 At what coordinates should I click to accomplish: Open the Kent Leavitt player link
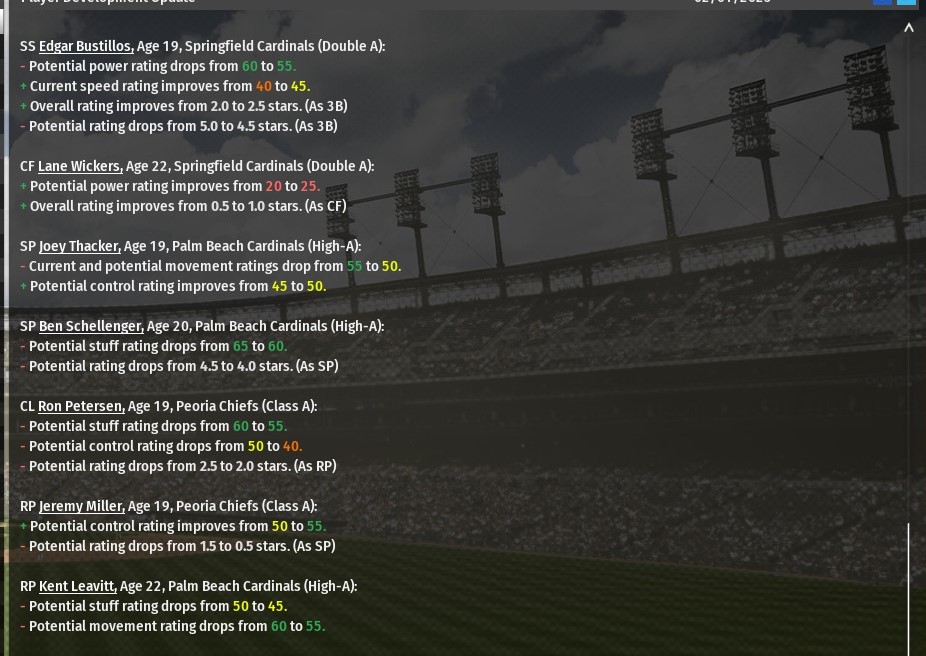click(x=77, y=586)
